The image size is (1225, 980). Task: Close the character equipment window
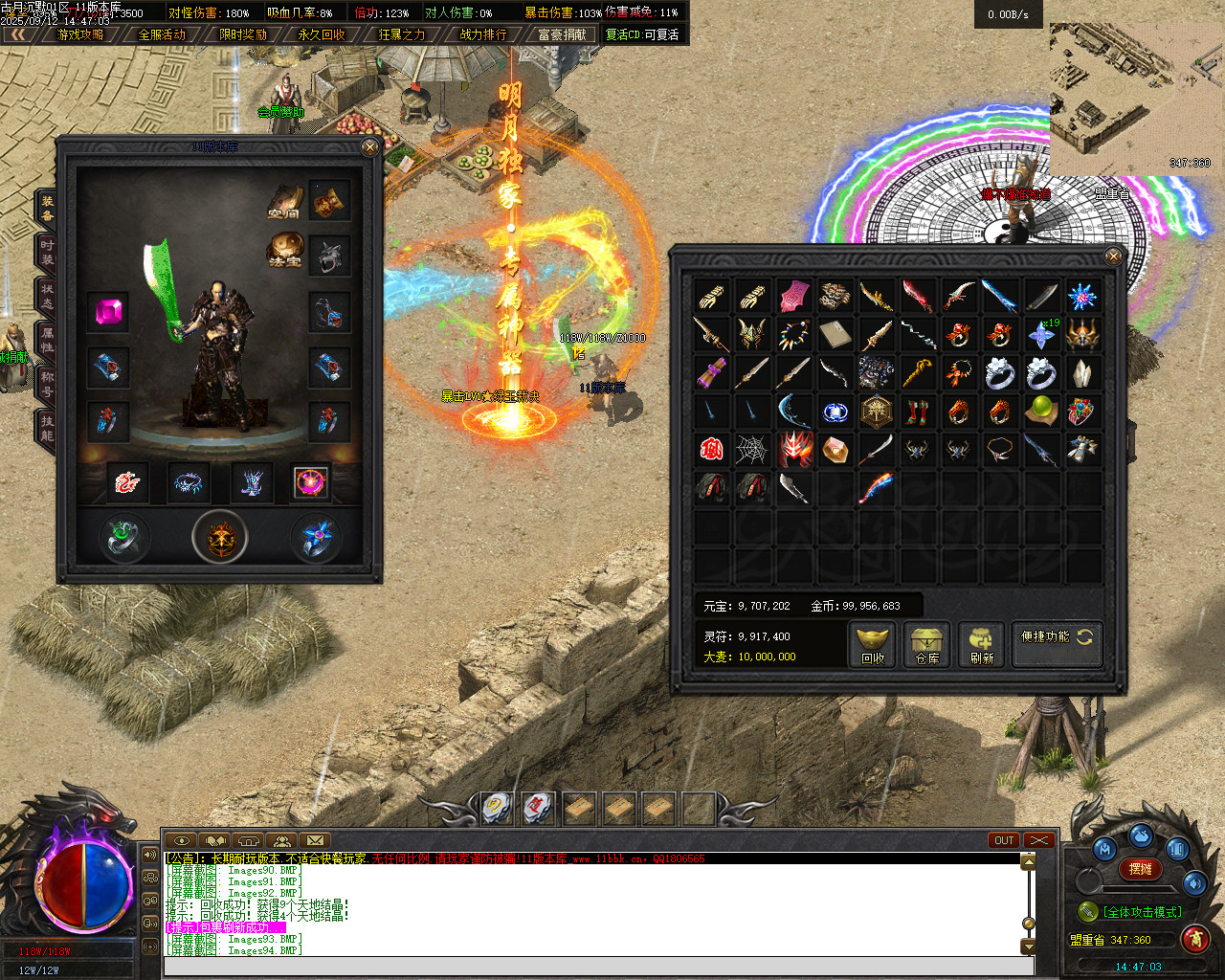click(370, 147)
